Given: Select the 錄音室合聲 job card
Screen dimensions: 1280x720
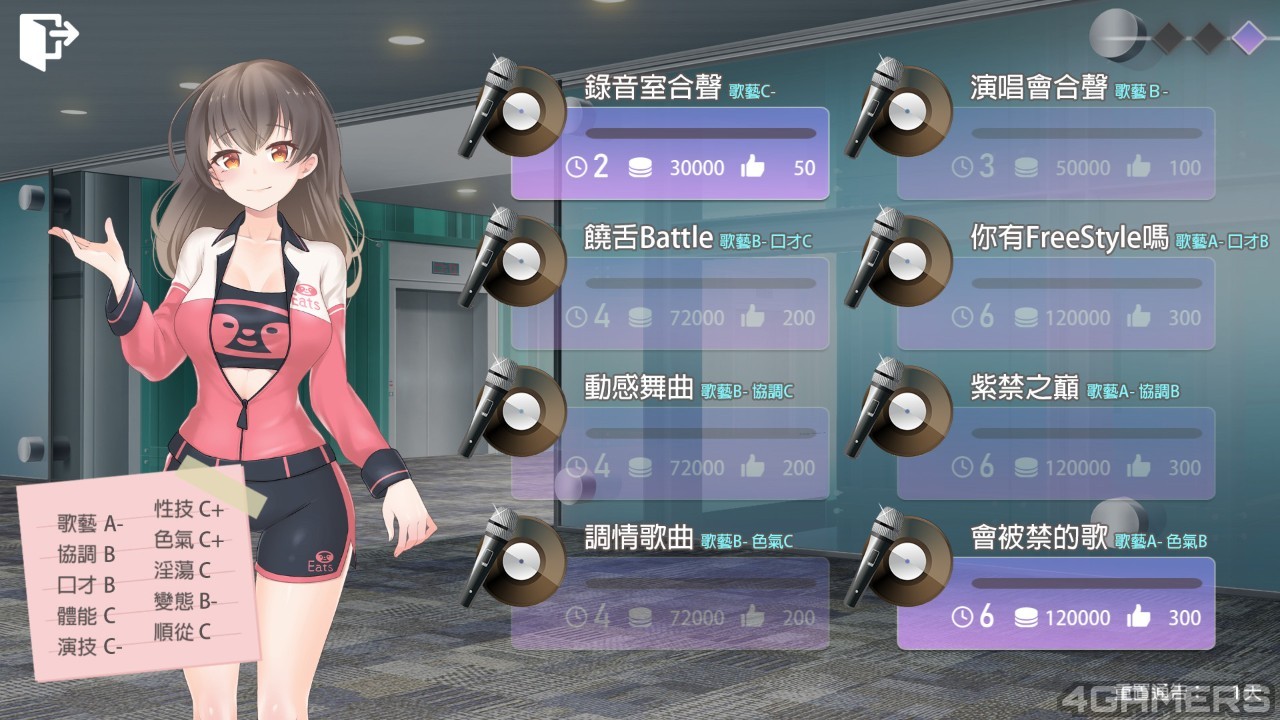Looking at the screenshot, I should (670, 153).
